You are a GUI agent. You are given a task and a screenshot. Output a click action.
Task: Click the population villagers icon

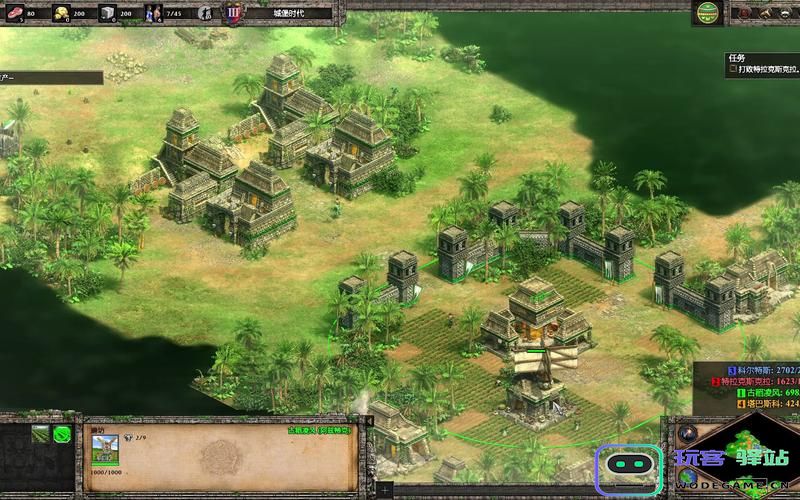pos(153,14)
